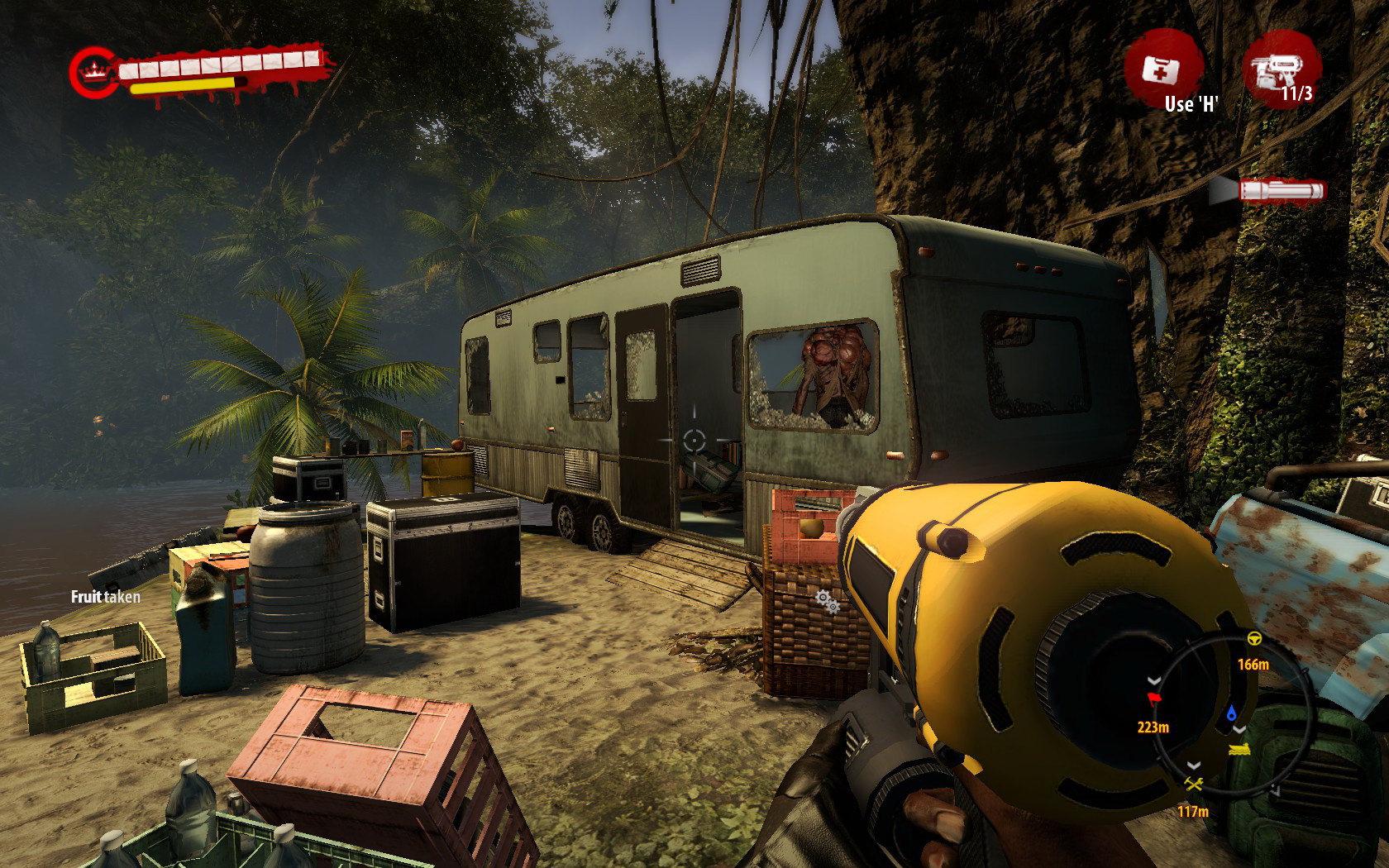Image resolution: width=1389 pixels, height=868 pixels.
Task: Click the chevron below the water drop marker
Action: point(1239,730)
